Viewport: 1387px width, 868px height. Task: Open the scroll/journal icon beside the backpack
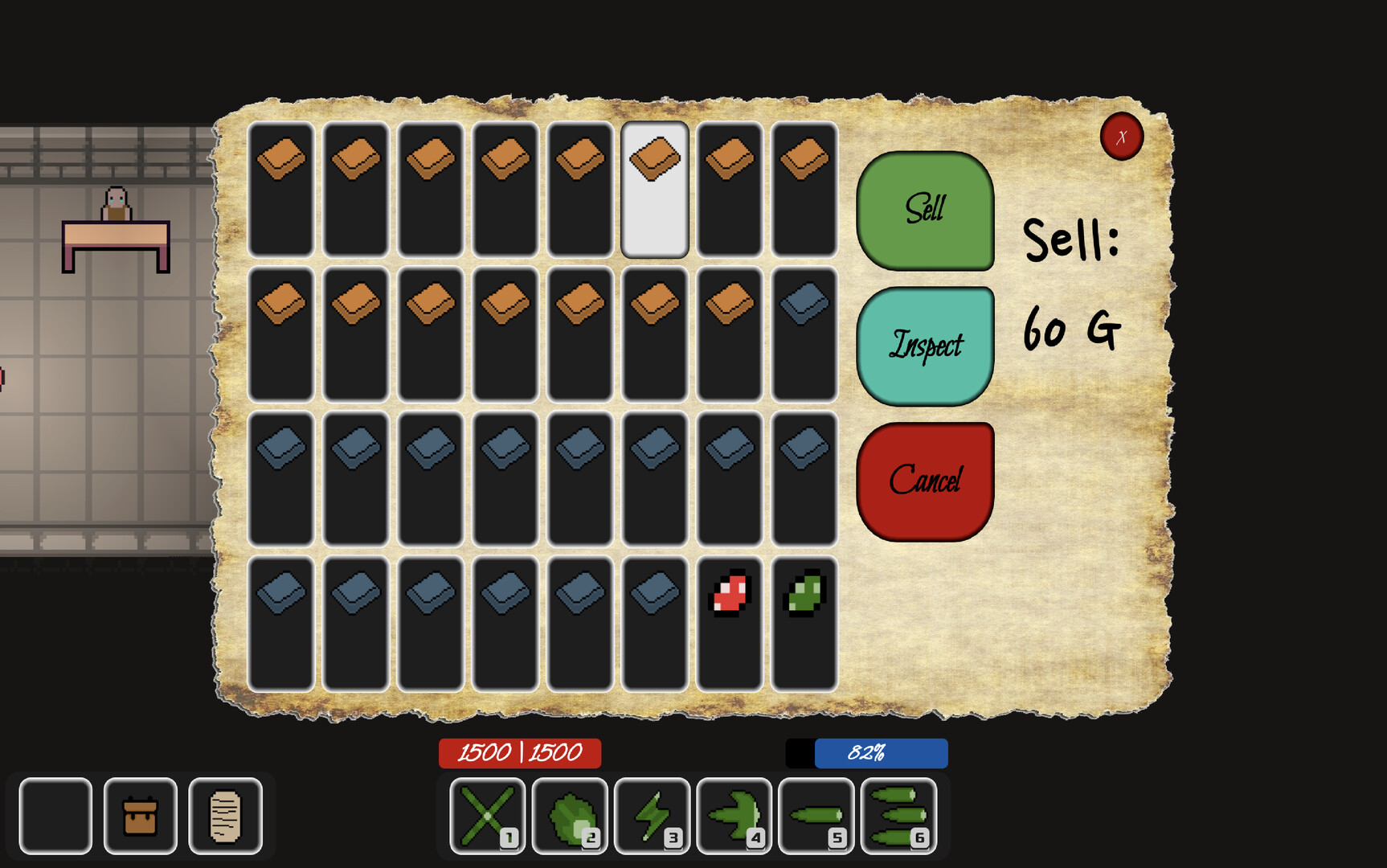click(227, 814)
